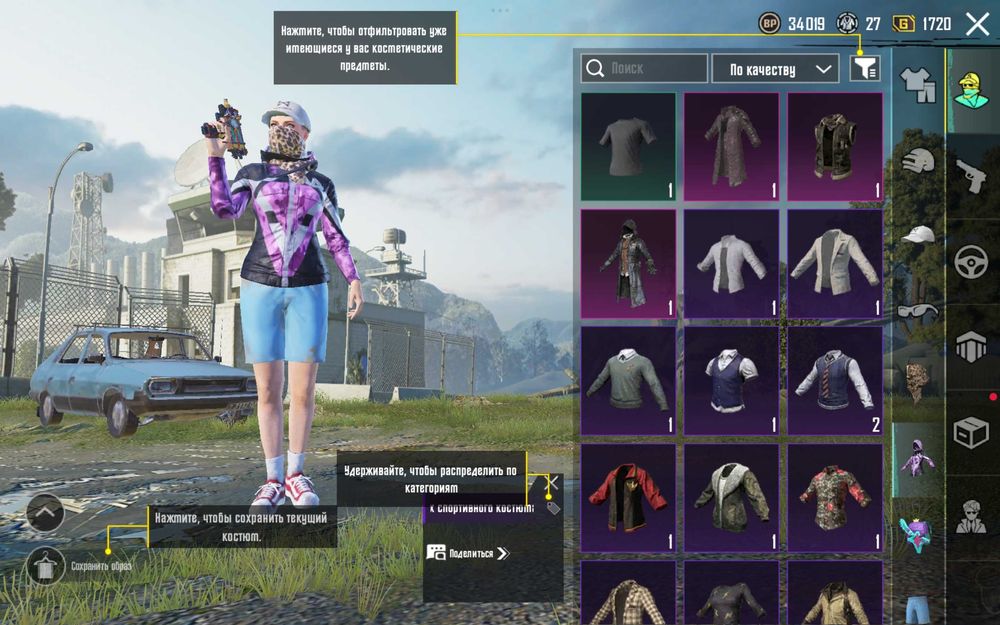Select the grey-green sweater with collar
The height and width of the screenshot is (625, 1000).
click(628, 380)
